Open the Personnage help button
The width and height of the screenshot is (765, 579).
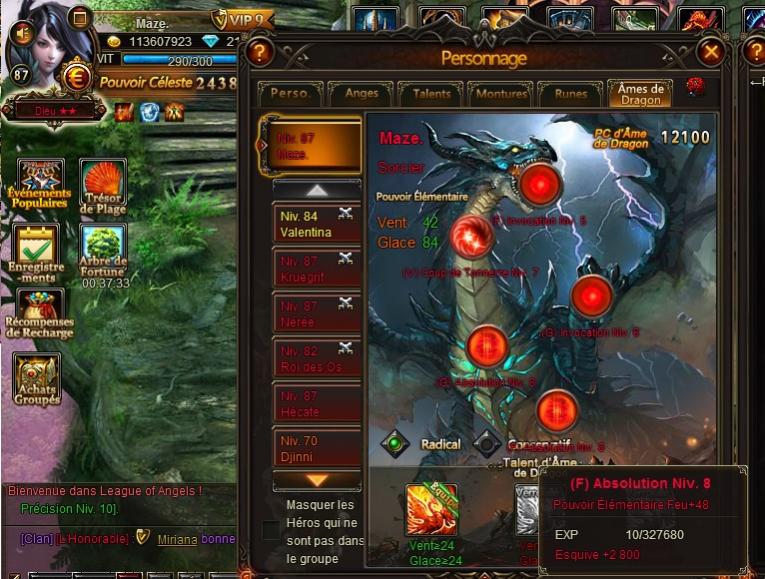(x=259, y=52)
